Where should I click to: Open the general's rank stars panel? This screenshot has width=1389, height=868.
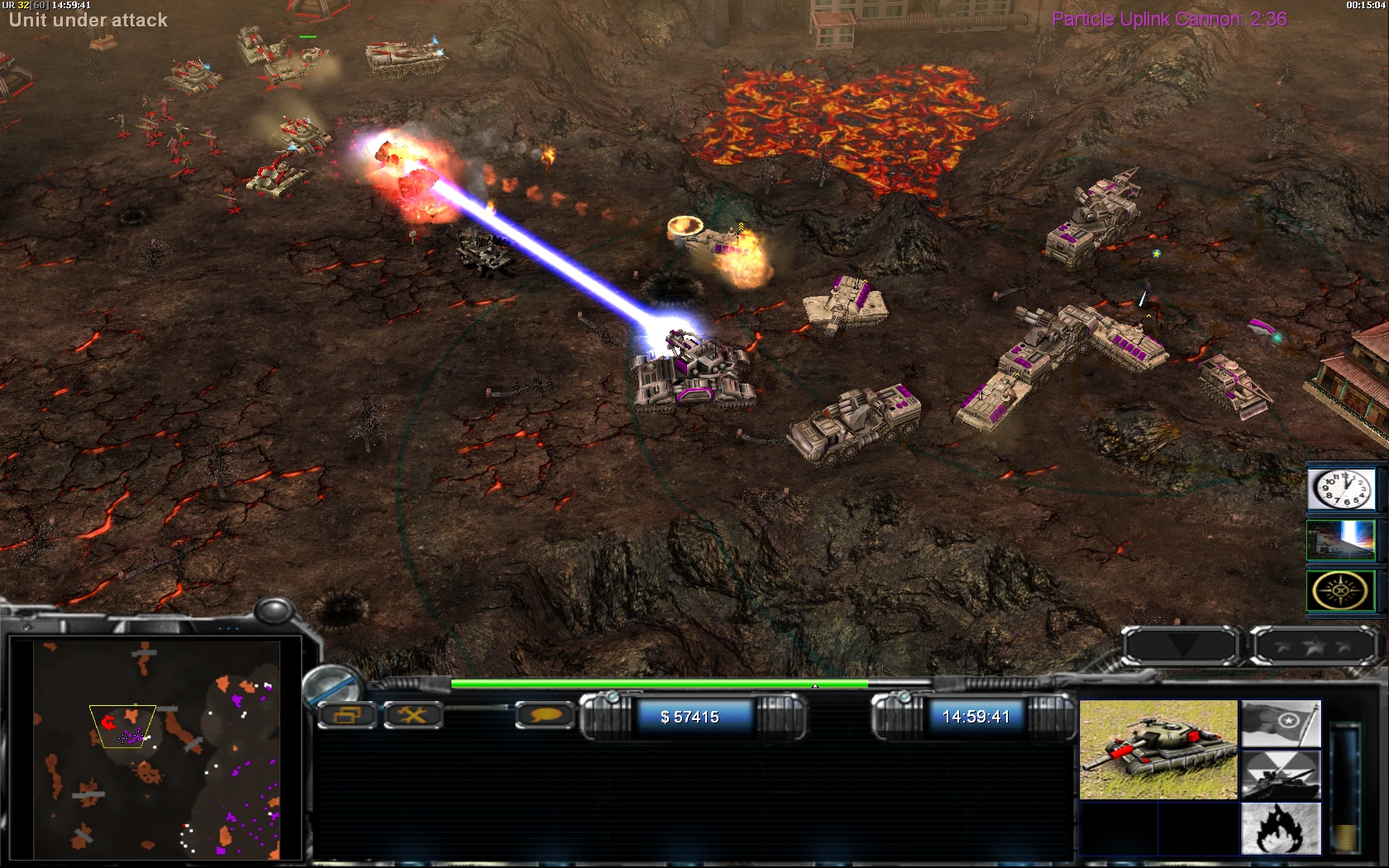(1315, 646)
